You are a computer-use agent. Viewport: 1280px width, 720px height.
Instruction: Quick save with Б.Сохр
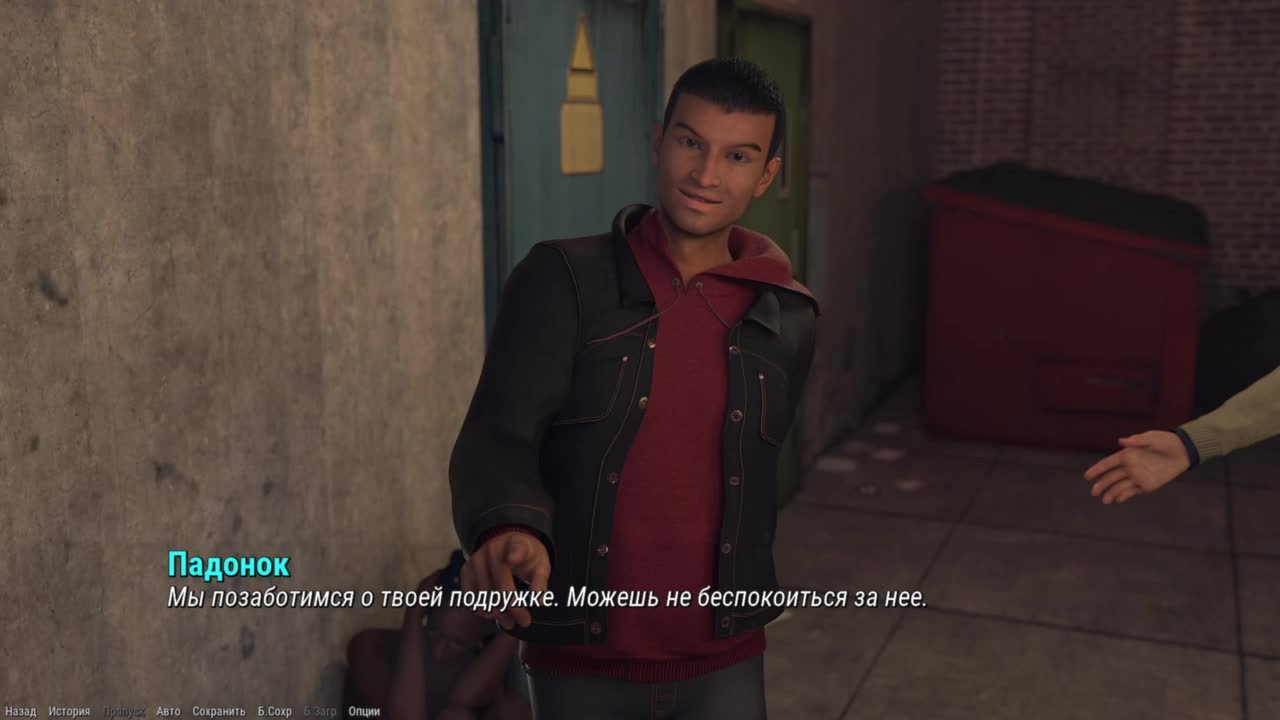point(274,712)
